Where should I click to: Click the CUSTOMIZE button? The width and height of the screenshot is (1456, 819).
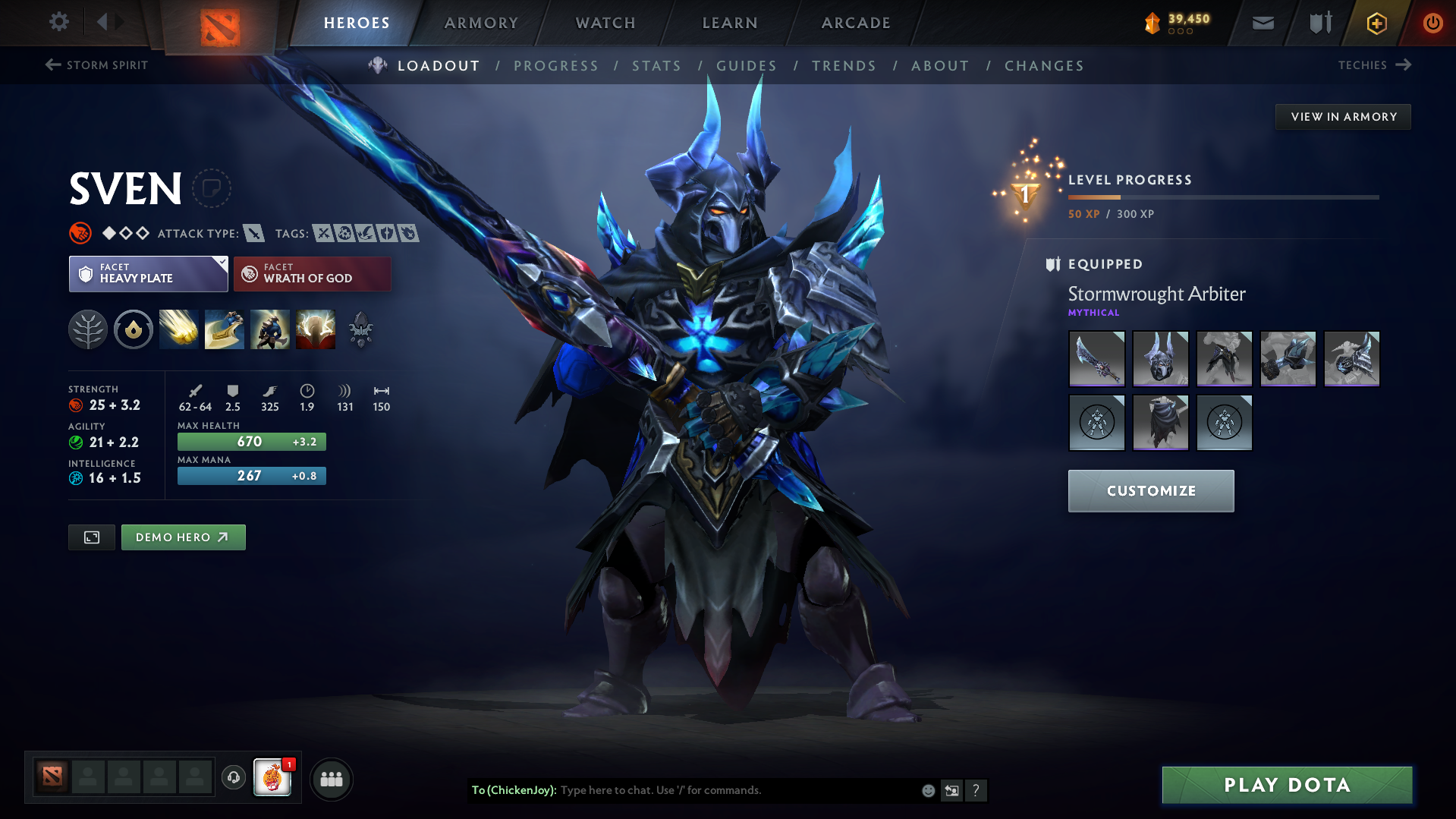[1150, 490]
